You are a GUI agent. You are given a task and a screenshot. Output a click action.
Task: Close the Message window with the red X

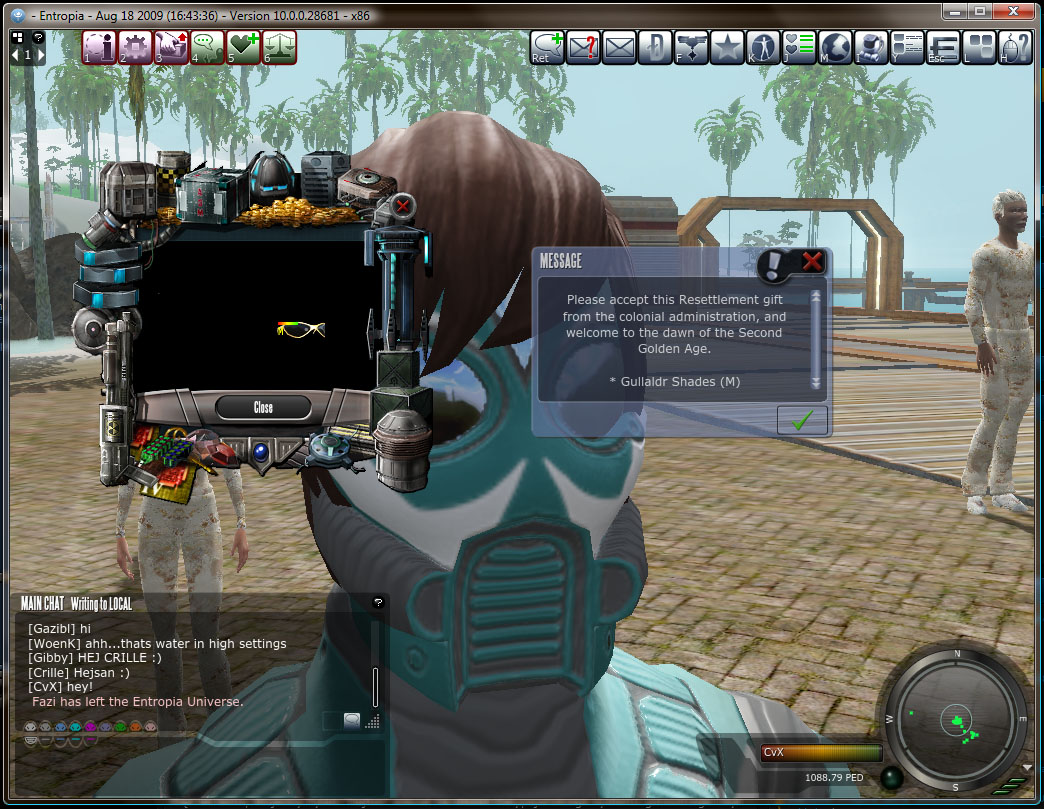[x=812, y=262]
